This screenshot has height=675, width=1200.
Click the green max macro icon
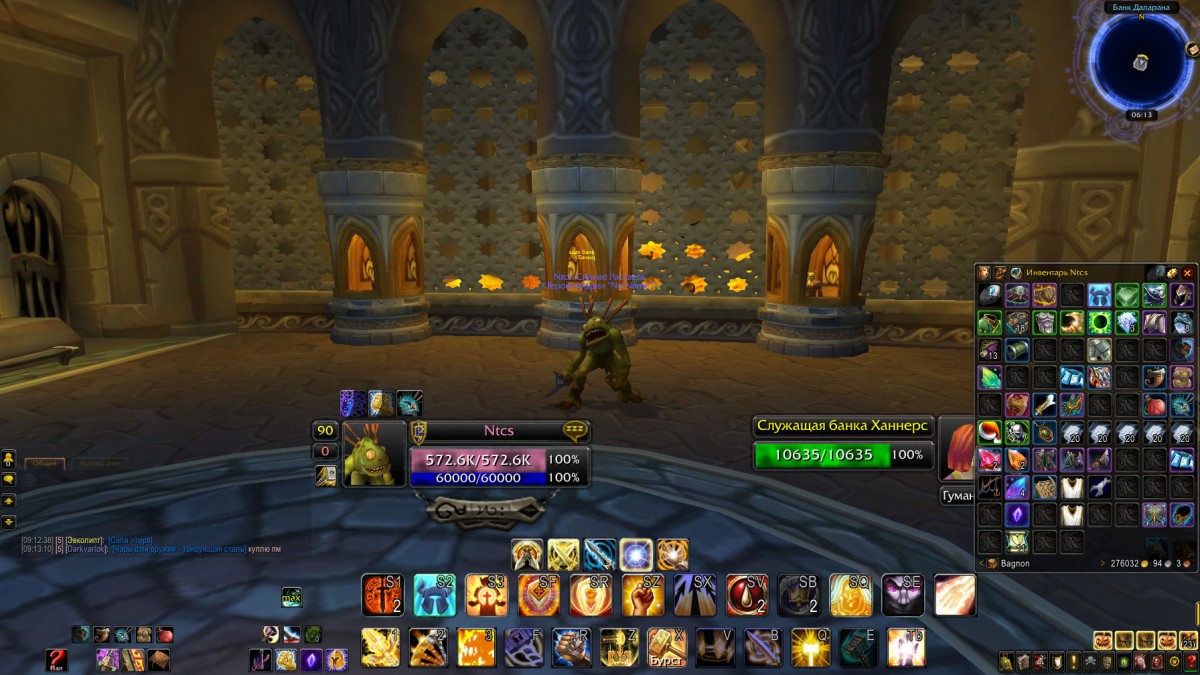(x=292, y=597)
